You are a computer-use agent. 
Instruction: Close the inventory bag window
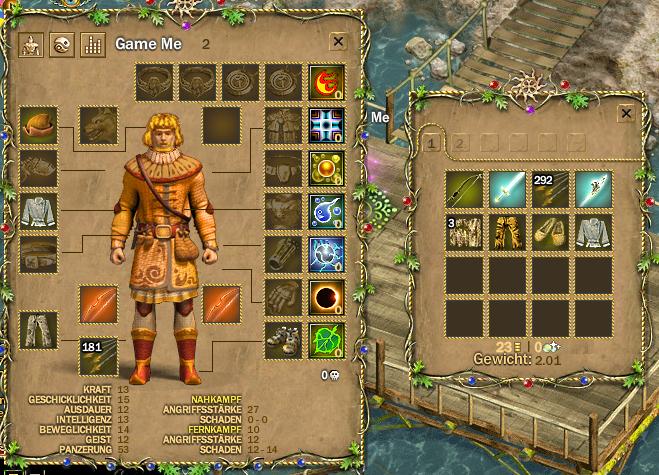pyautogui.click(x=626, y=114)
